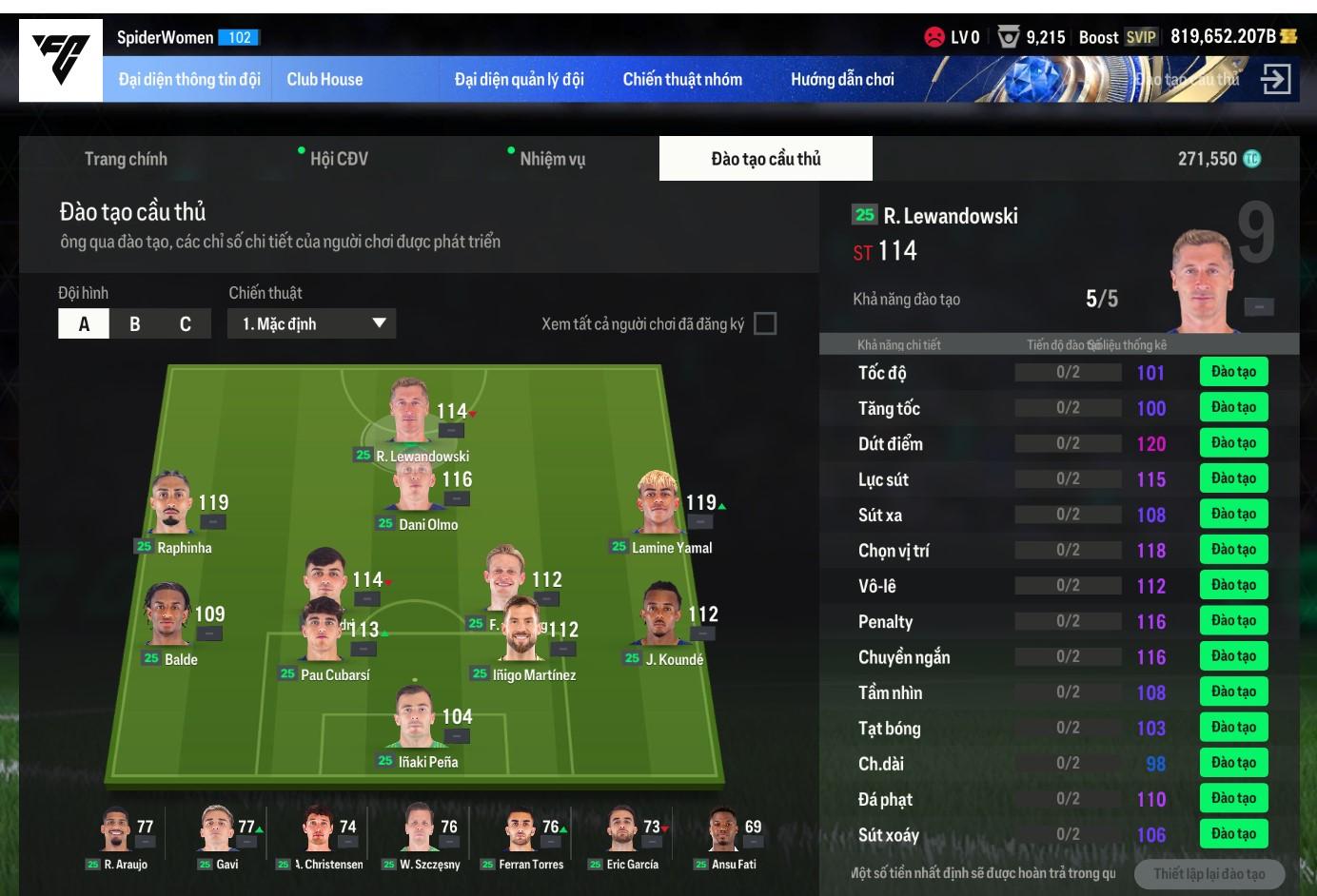Train the Sút xoáy stat

tap(1233, 834)
